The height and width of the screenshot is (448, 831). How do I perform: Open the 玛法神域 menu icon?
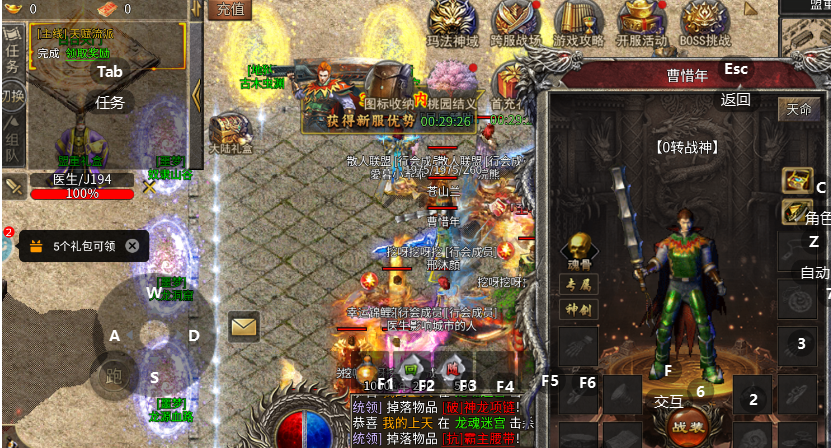(x=453, y=22)
